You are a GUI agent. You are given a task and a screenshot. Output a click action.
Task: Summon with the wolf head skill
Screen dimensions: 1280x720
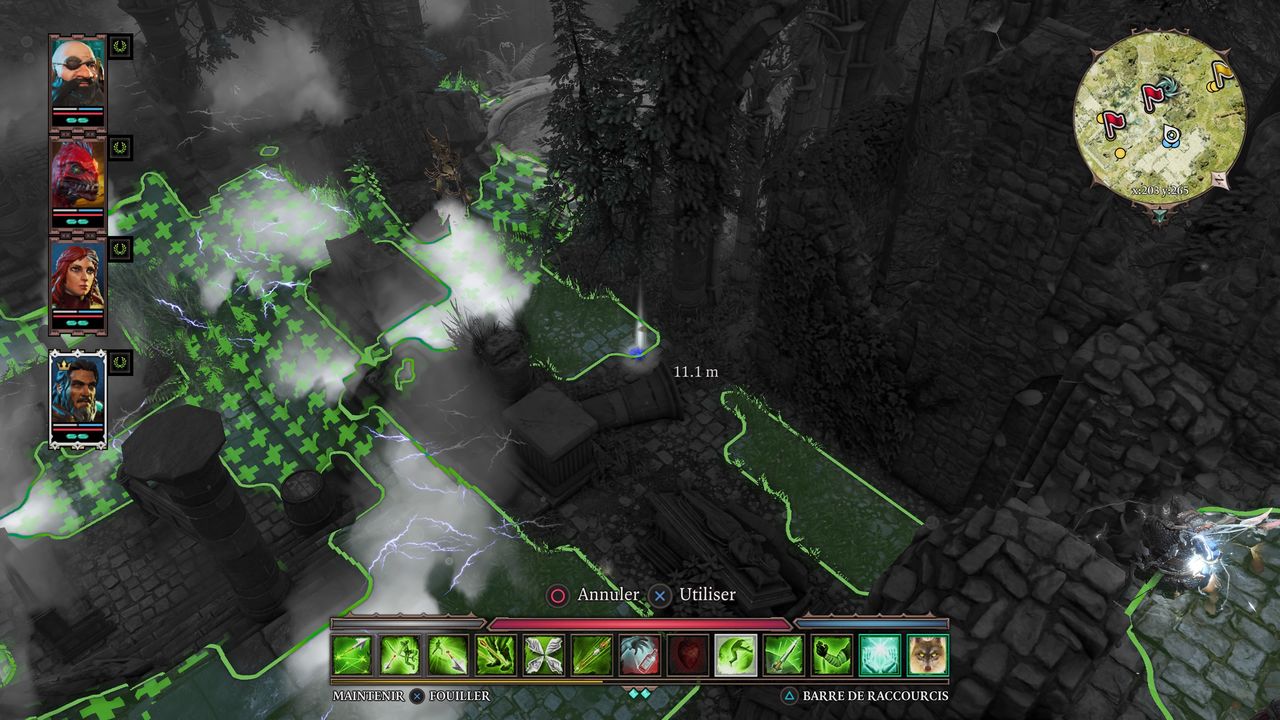[927, 655]
